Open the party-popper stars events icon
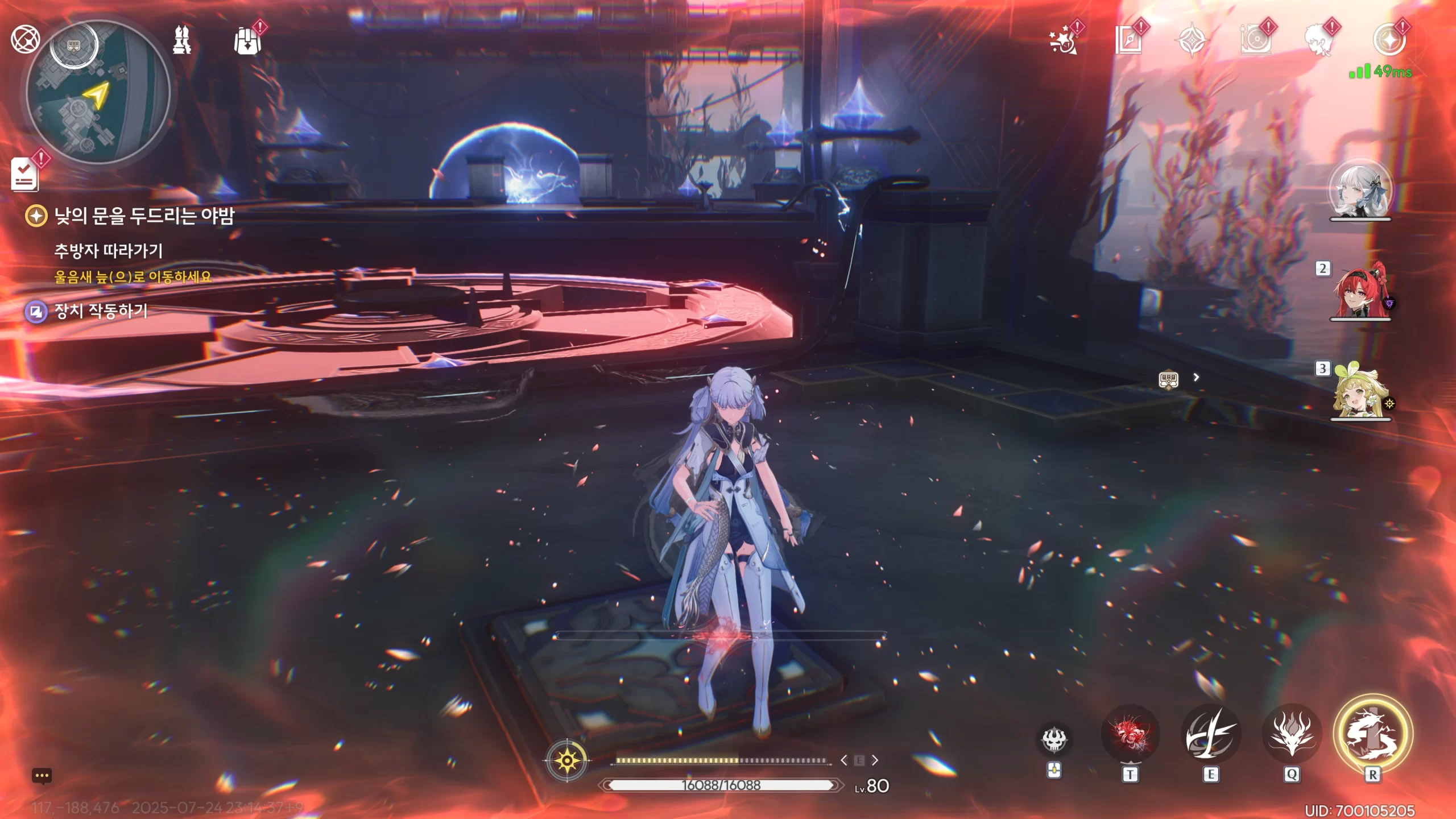This screenshot has height=819, width=1456. click(1062, 41)
